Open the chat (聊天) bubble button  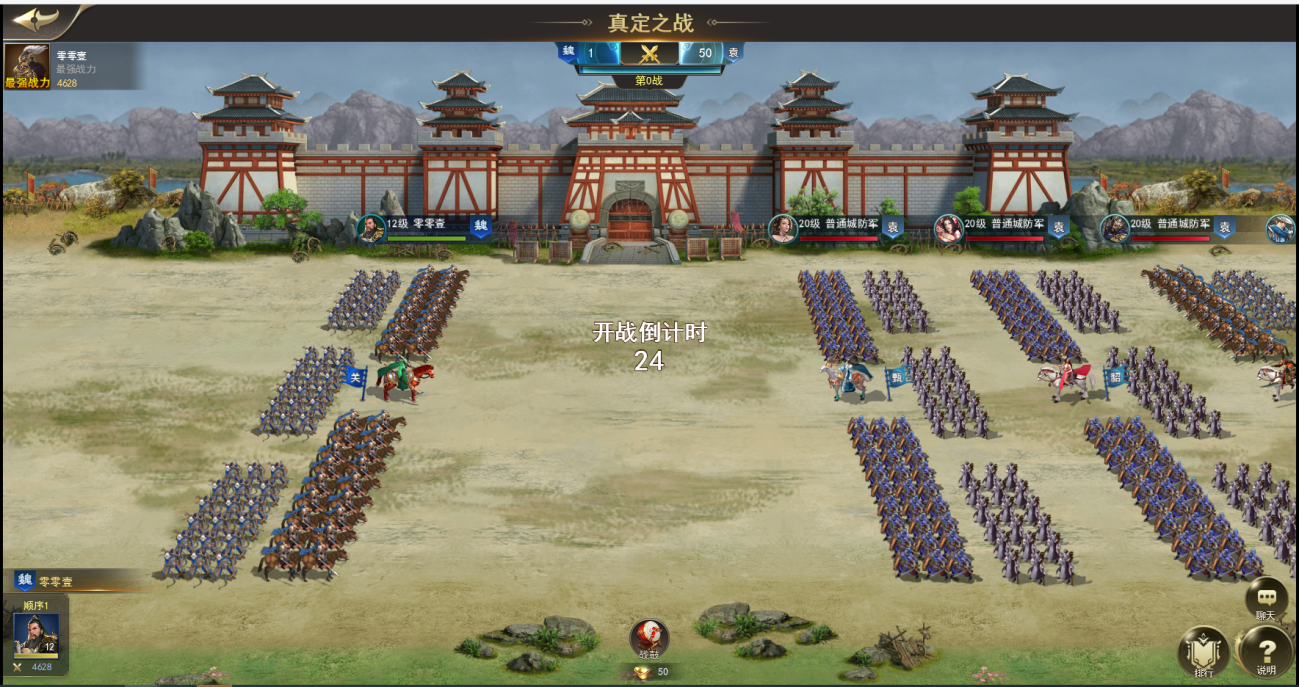pyautogui.click(x=1265, y=599)
